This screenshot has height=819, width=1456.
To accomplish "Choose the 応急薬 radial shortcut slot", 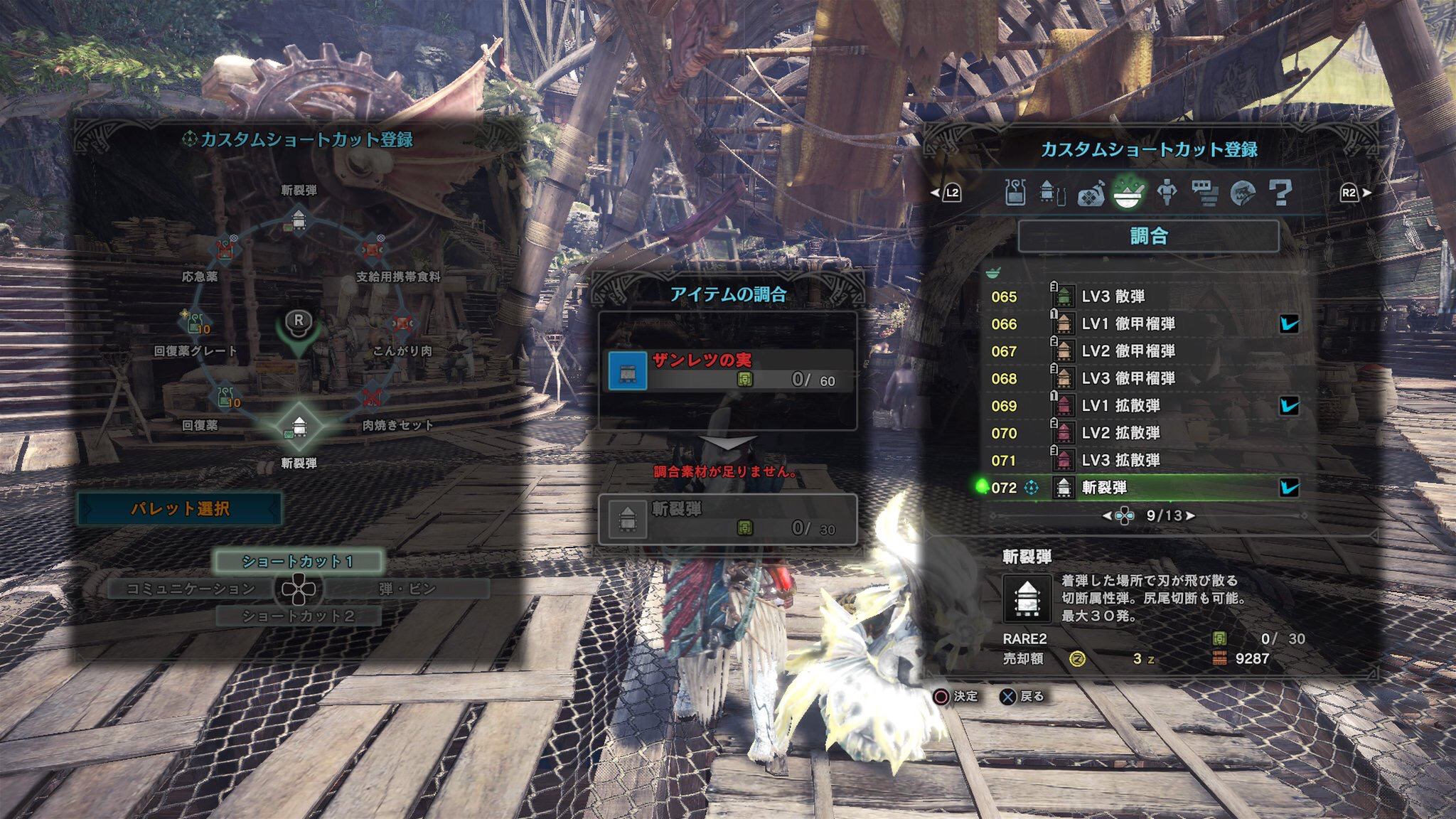I will [x=226, y=249].
